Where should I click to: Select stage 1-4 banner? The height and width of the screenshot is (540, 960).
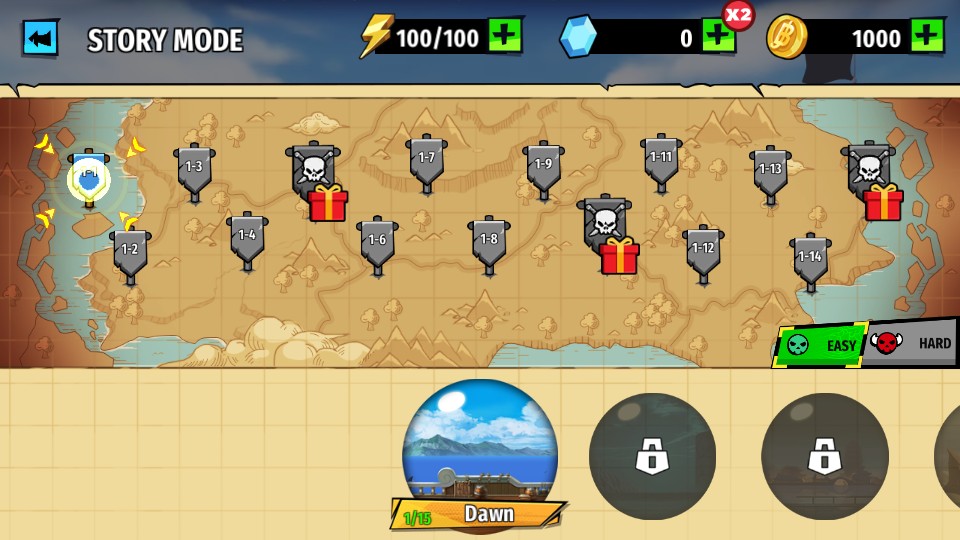click(247, 237)
